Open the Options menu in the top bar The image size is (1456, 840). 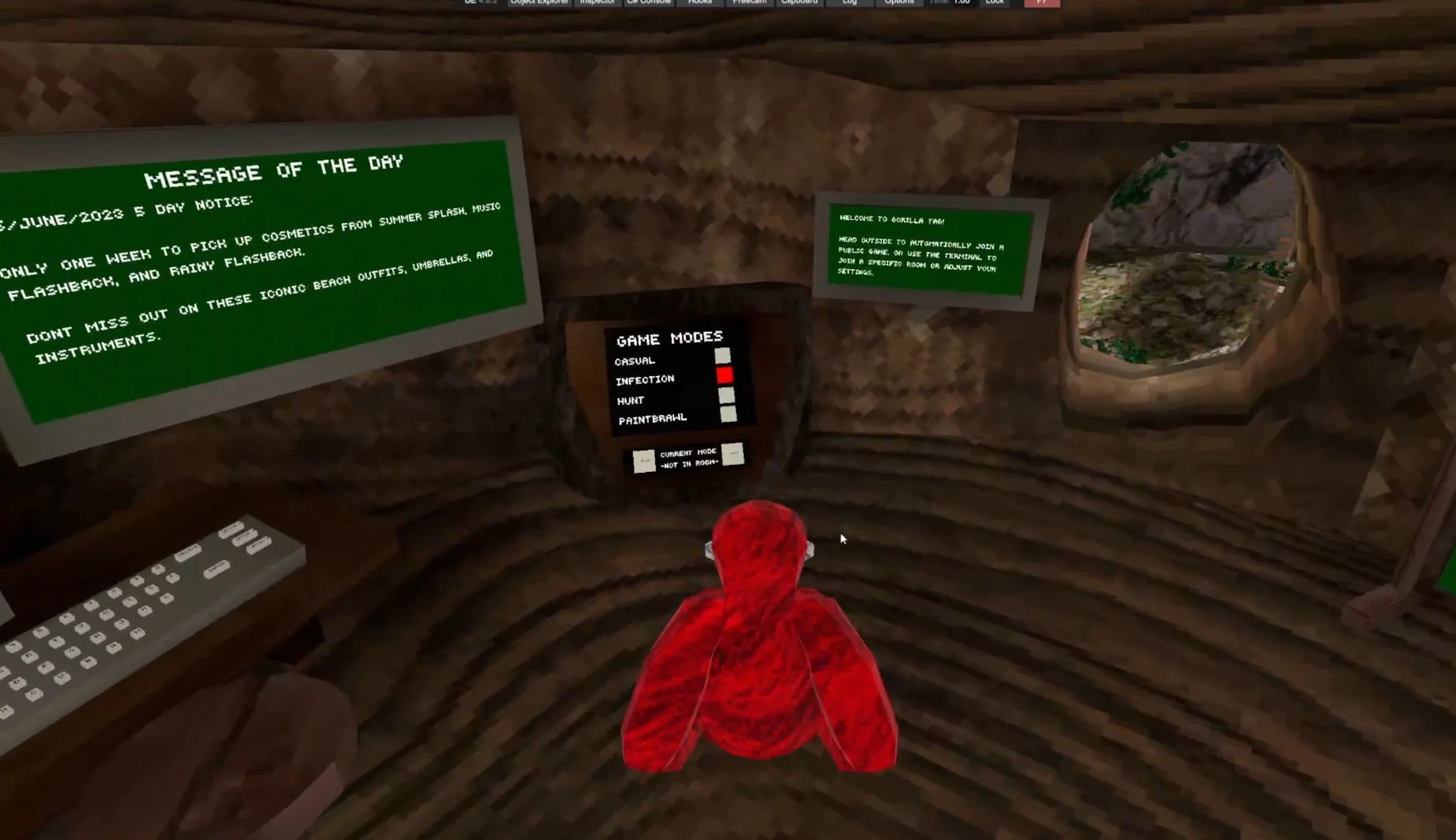[x=898, y=3]
